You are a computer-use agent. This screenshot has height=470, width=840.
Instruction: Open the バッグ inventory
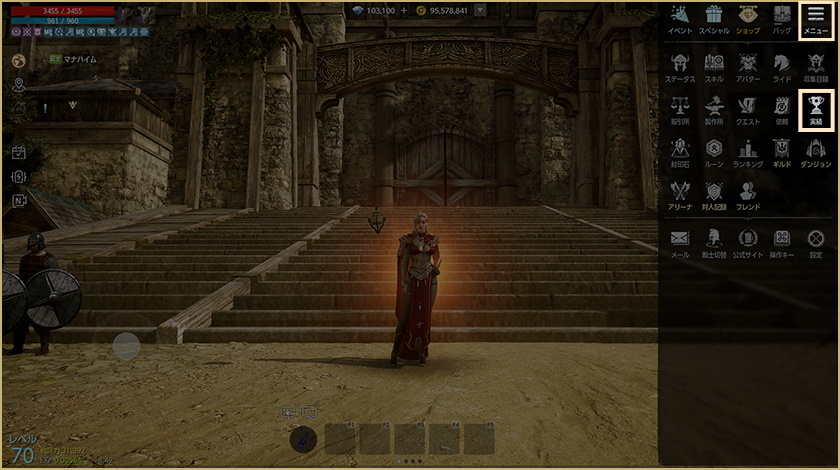coord(781,20)
